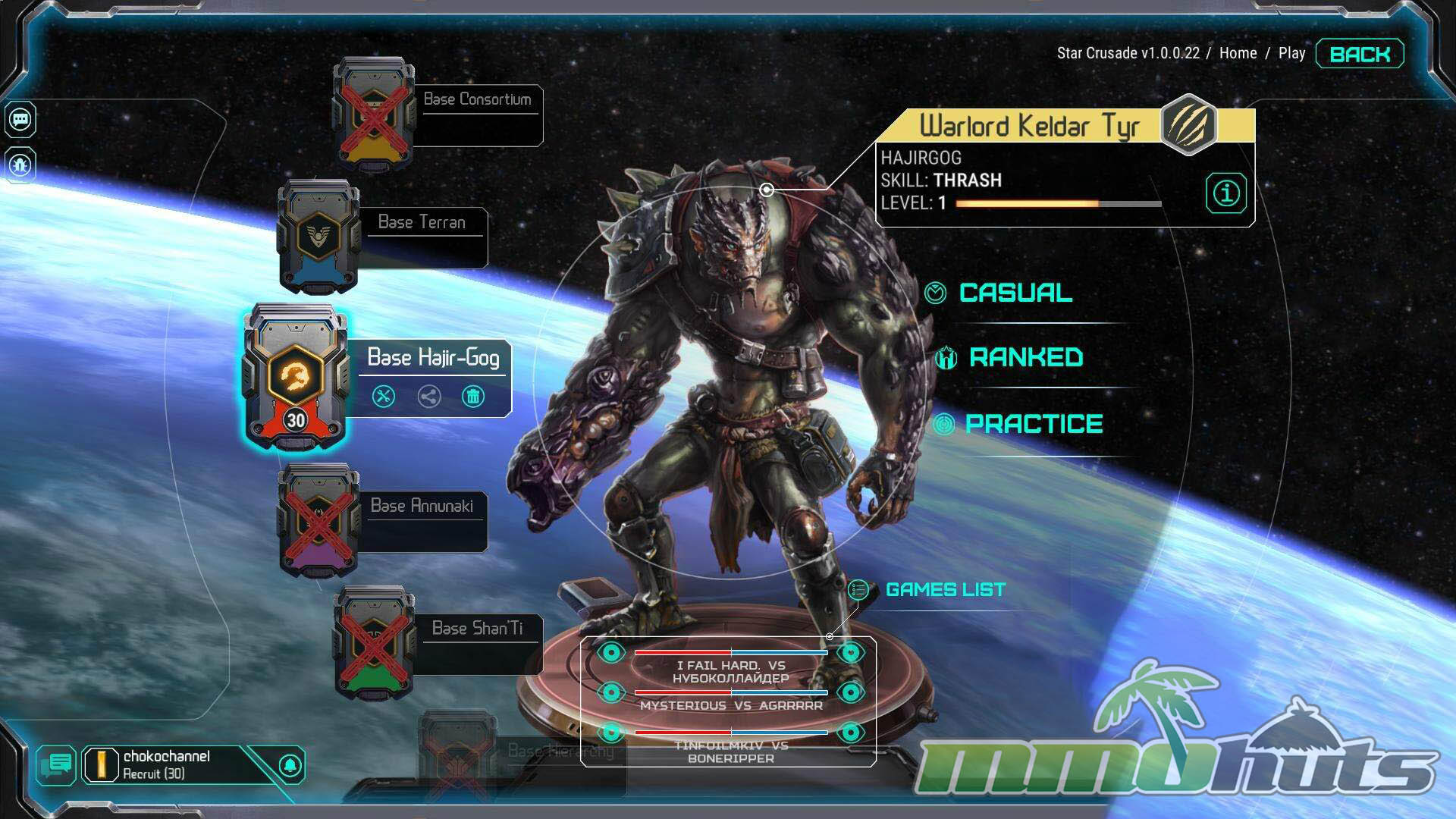
Task: Show Warlord Keldar Tyr info
Action: click(1225, 193)
